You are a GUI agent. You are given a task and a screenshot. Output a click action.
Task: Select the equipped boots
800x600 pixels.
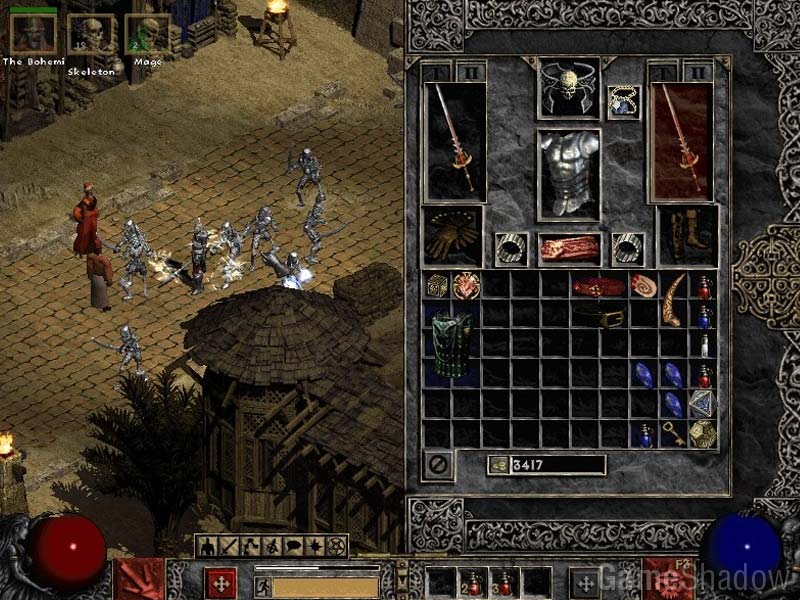[x=688, y=236]
